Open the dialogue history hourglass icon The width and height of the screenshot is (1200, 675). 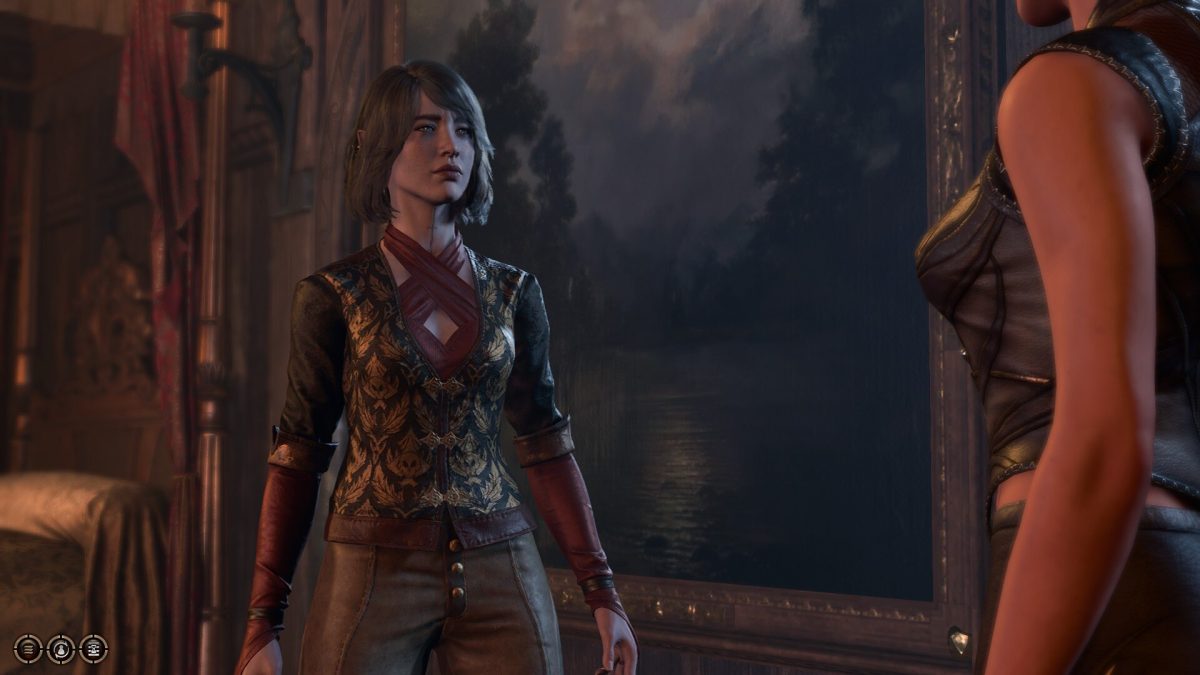[93, 649]
